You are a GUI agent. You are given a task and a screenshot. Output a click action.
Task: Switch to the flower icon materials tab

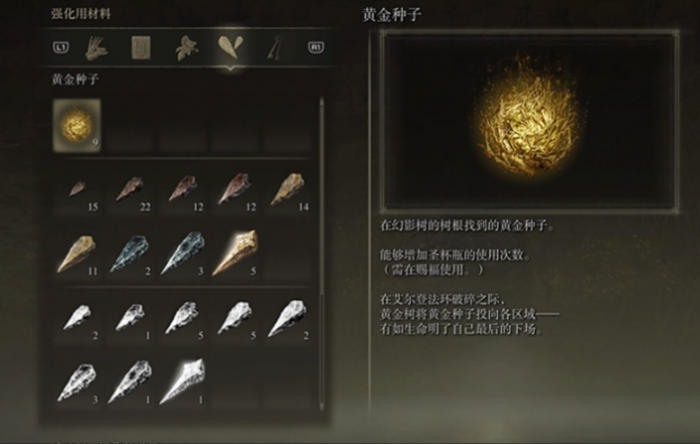click(x=185, y=46)
